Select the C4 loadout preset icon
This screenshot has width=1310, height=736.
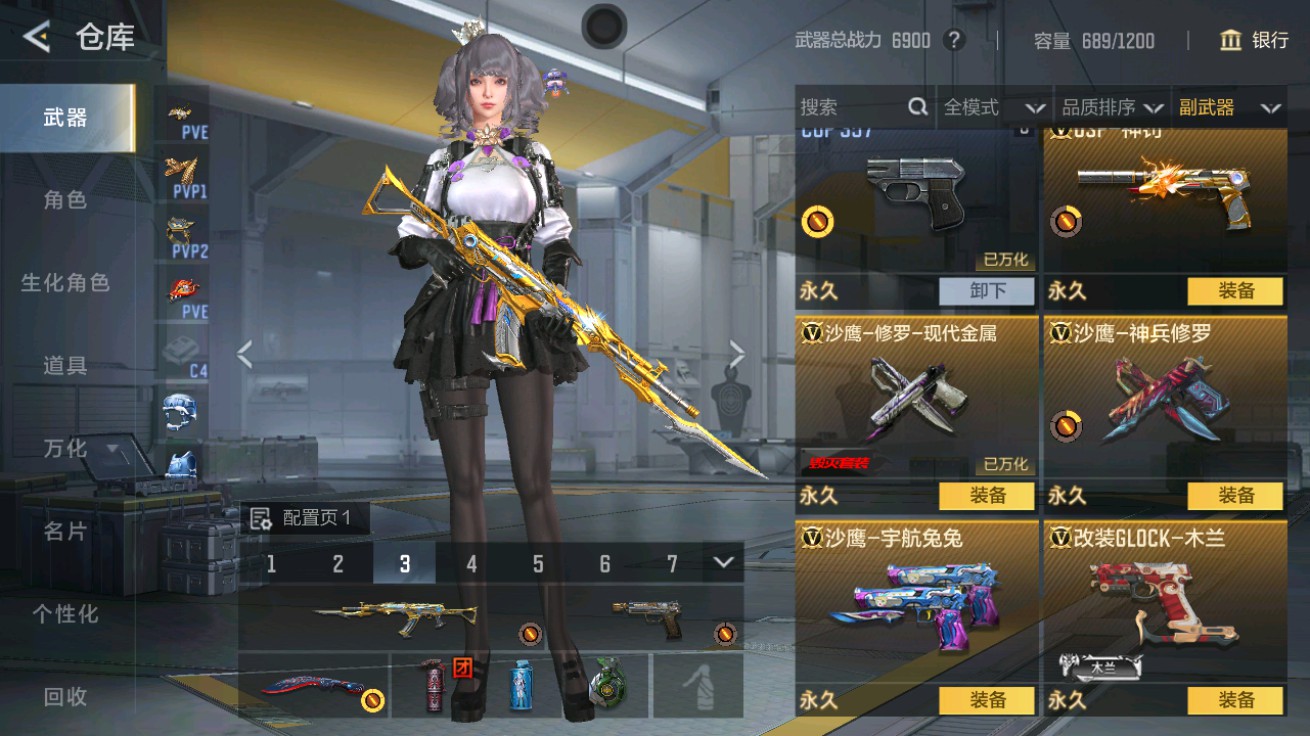(x=182, y=355)
